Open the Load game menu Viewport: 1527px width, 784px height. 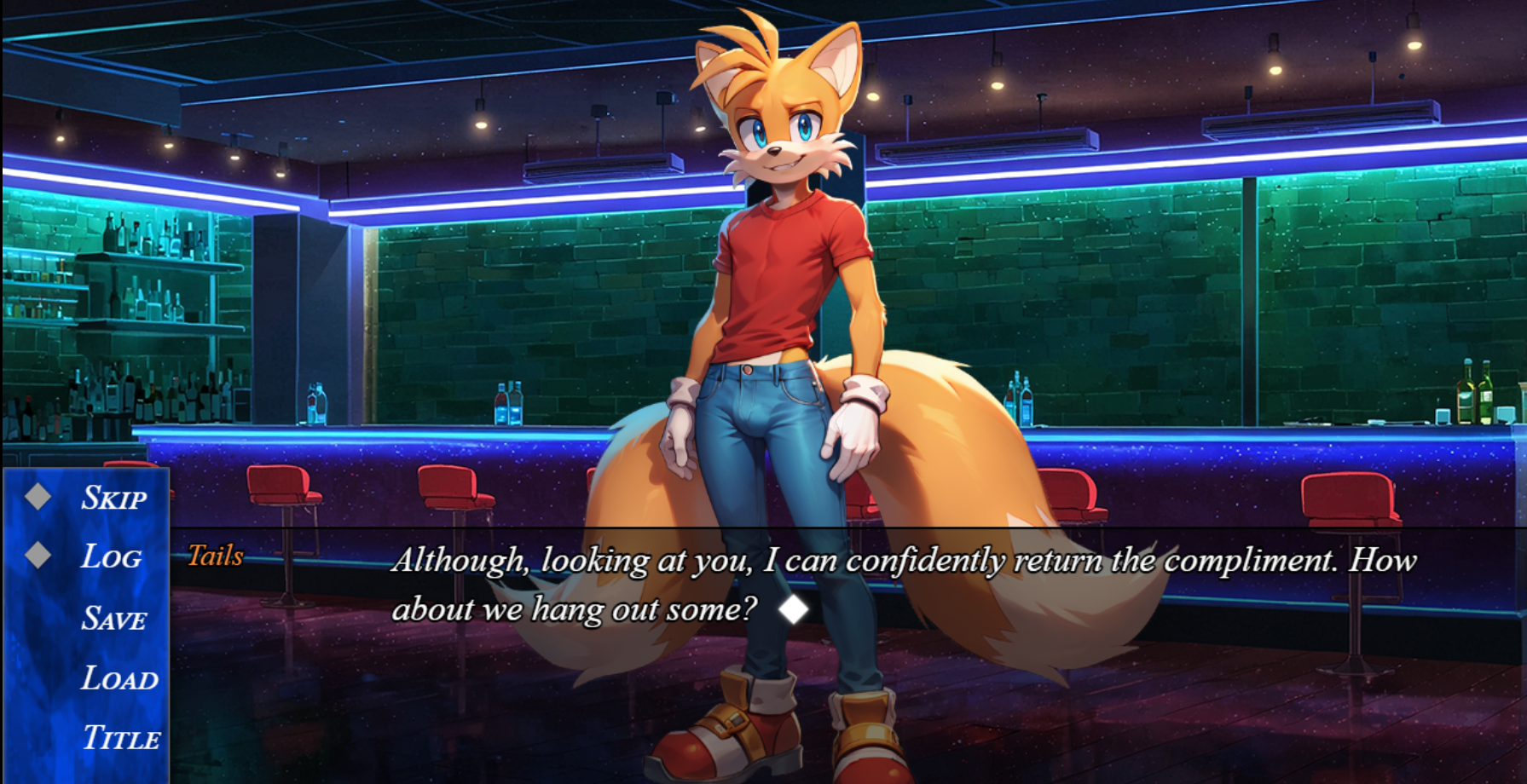(x=119, y=679)
